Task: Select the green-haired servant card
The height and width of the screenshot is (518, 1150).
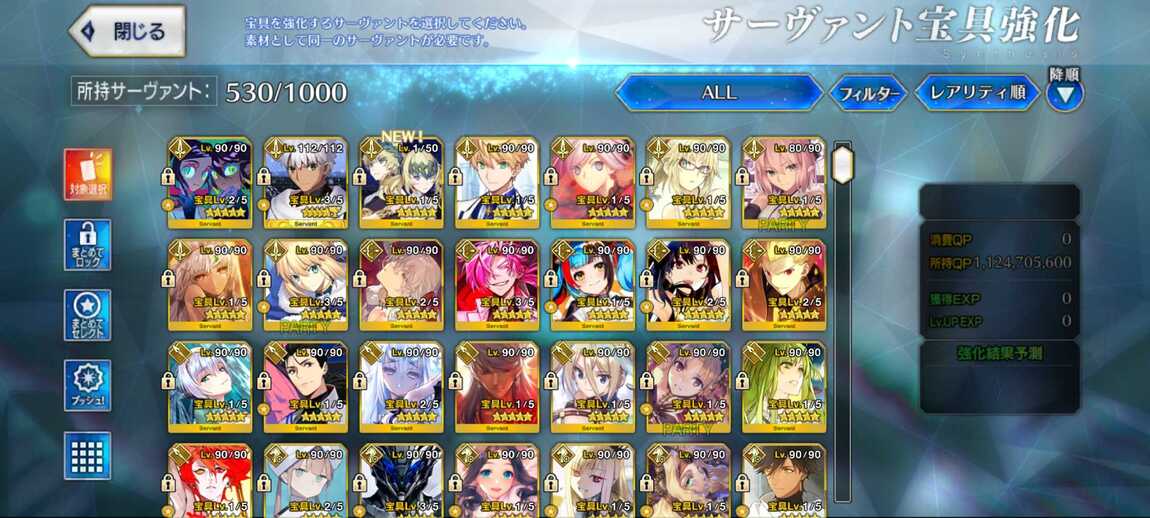Action: point(784,386)
